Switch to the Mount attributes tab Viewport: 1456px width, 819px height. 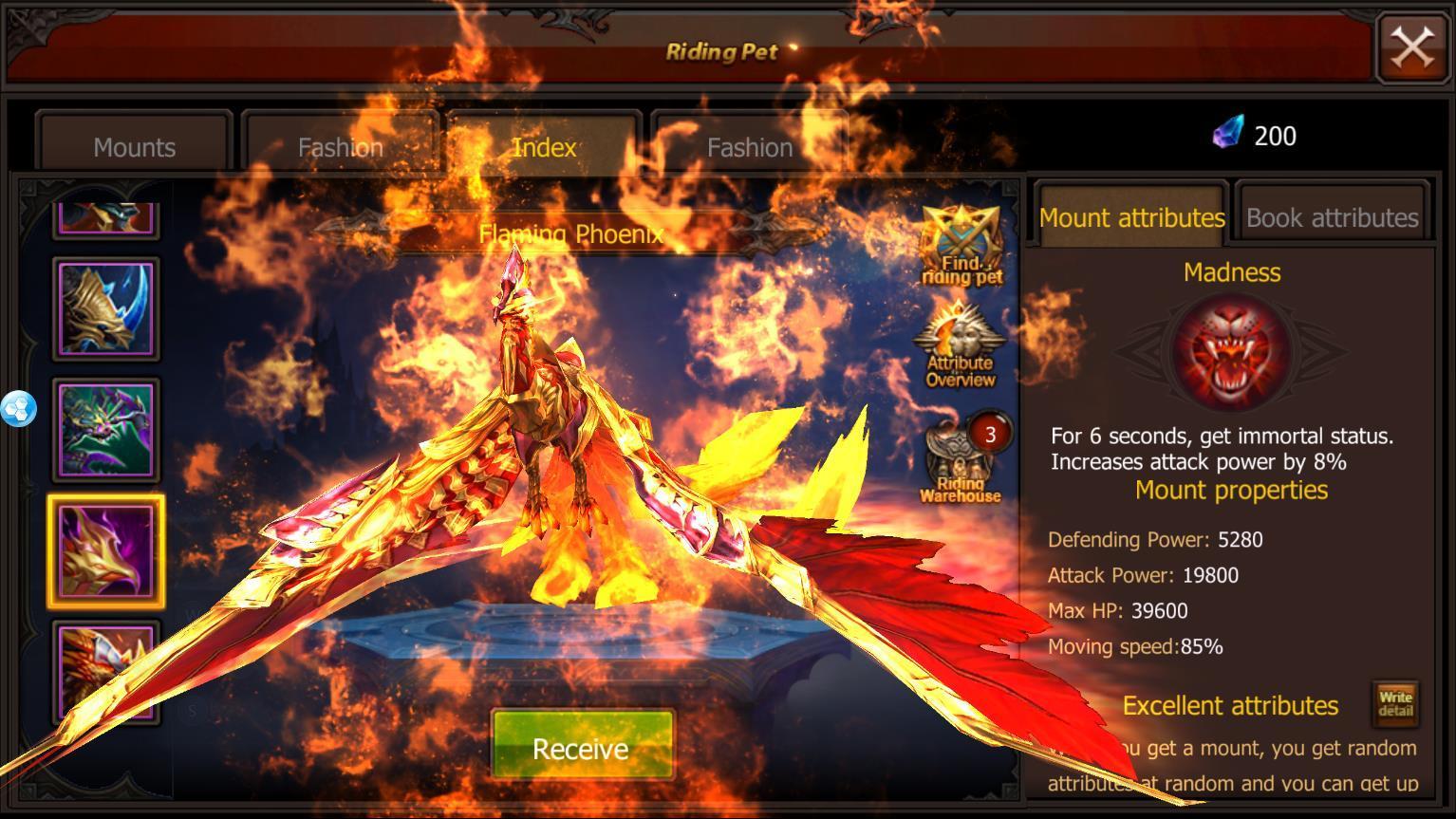click(x=1131, y=218)
